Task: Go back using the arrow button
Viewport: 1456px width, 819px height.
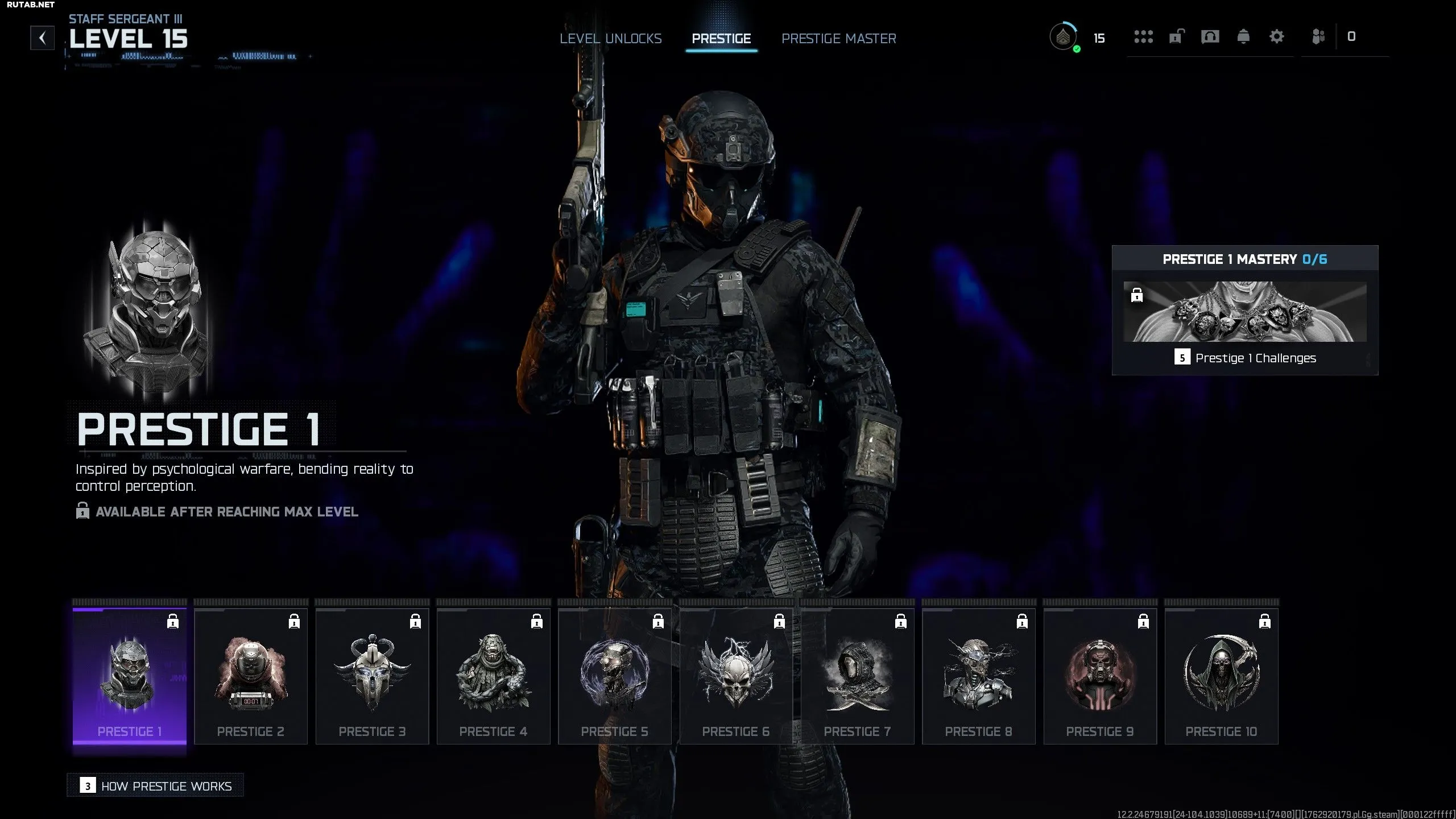Action: [43, 38]
